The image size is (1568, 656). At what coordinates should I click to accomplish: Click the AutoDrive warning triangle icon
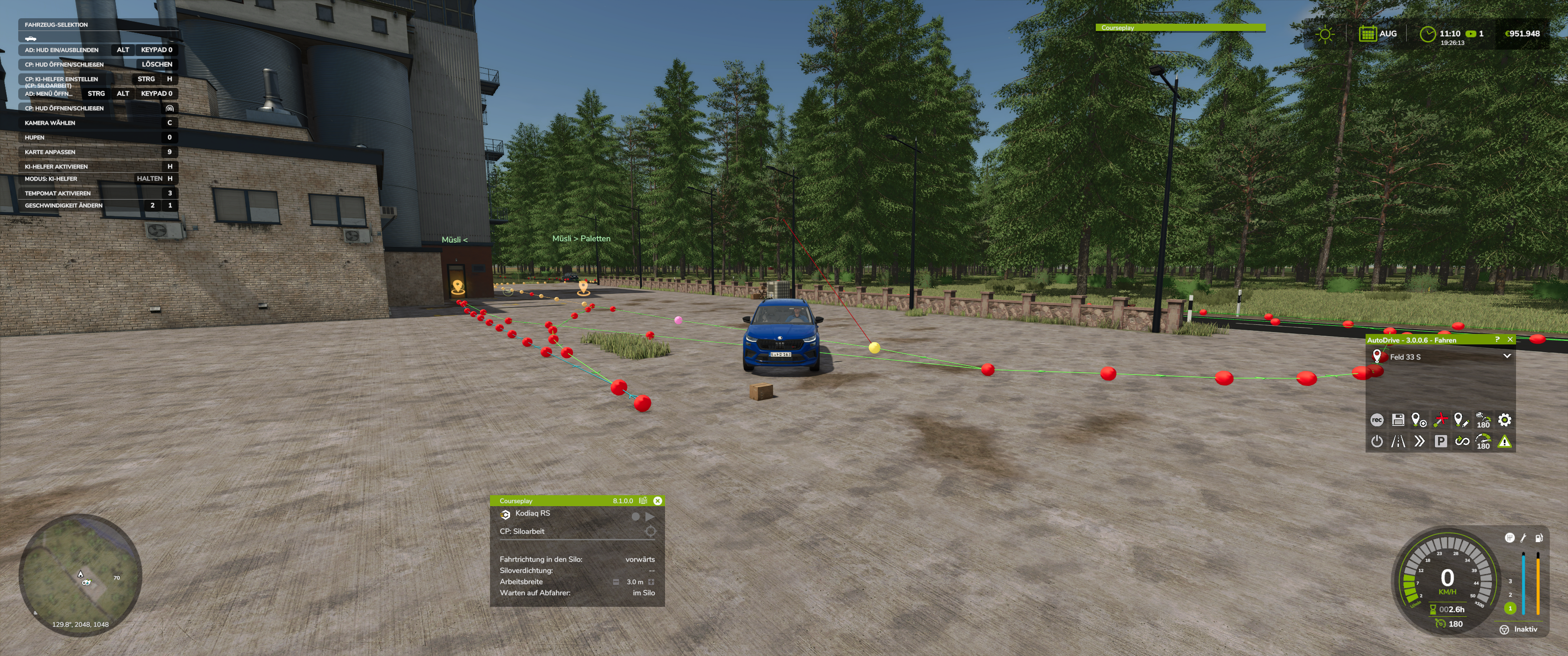coord(1504,441)
